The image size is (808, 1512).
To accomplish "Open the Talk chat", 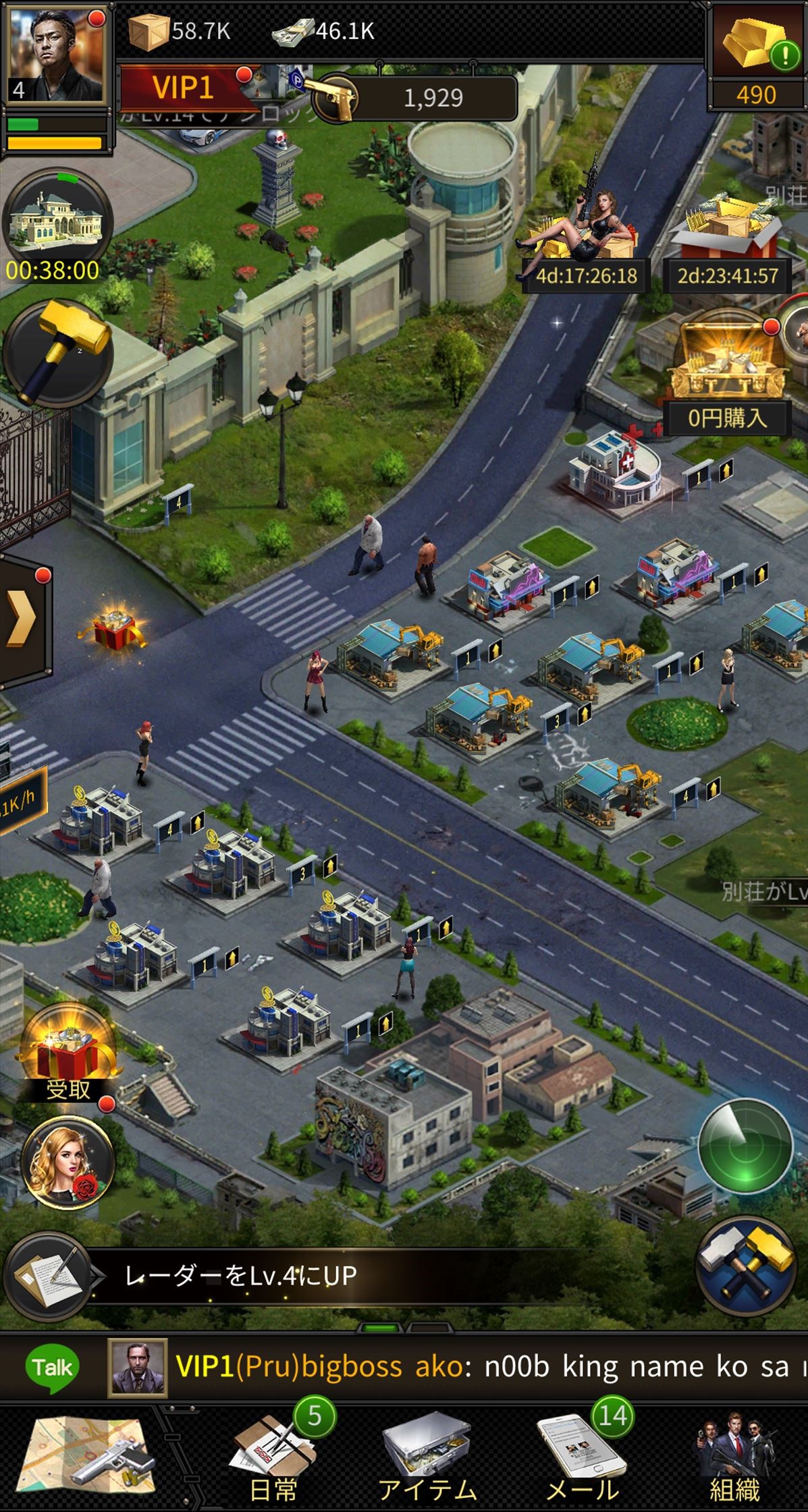I will (52, 1368).
